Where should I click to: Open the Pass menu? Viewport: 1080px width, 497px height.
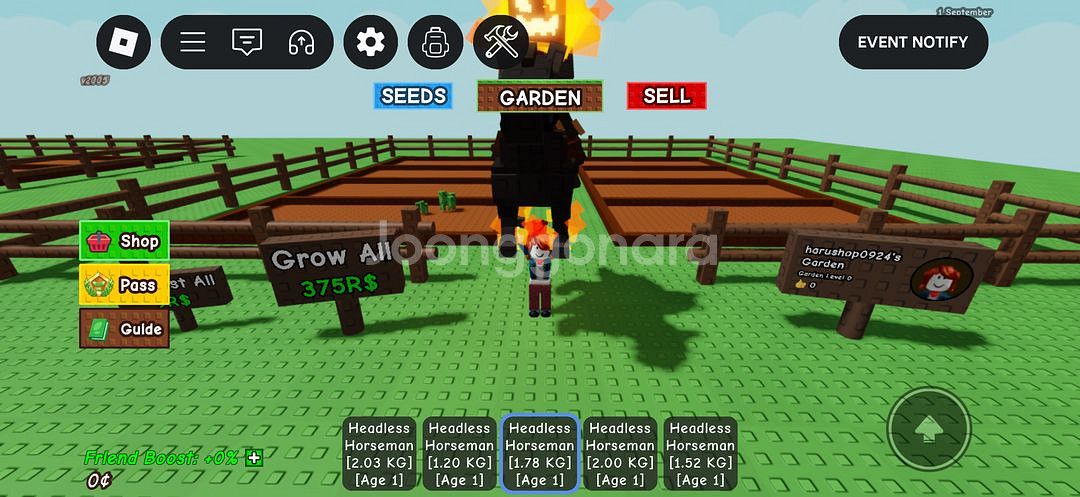tap(125, 285)
